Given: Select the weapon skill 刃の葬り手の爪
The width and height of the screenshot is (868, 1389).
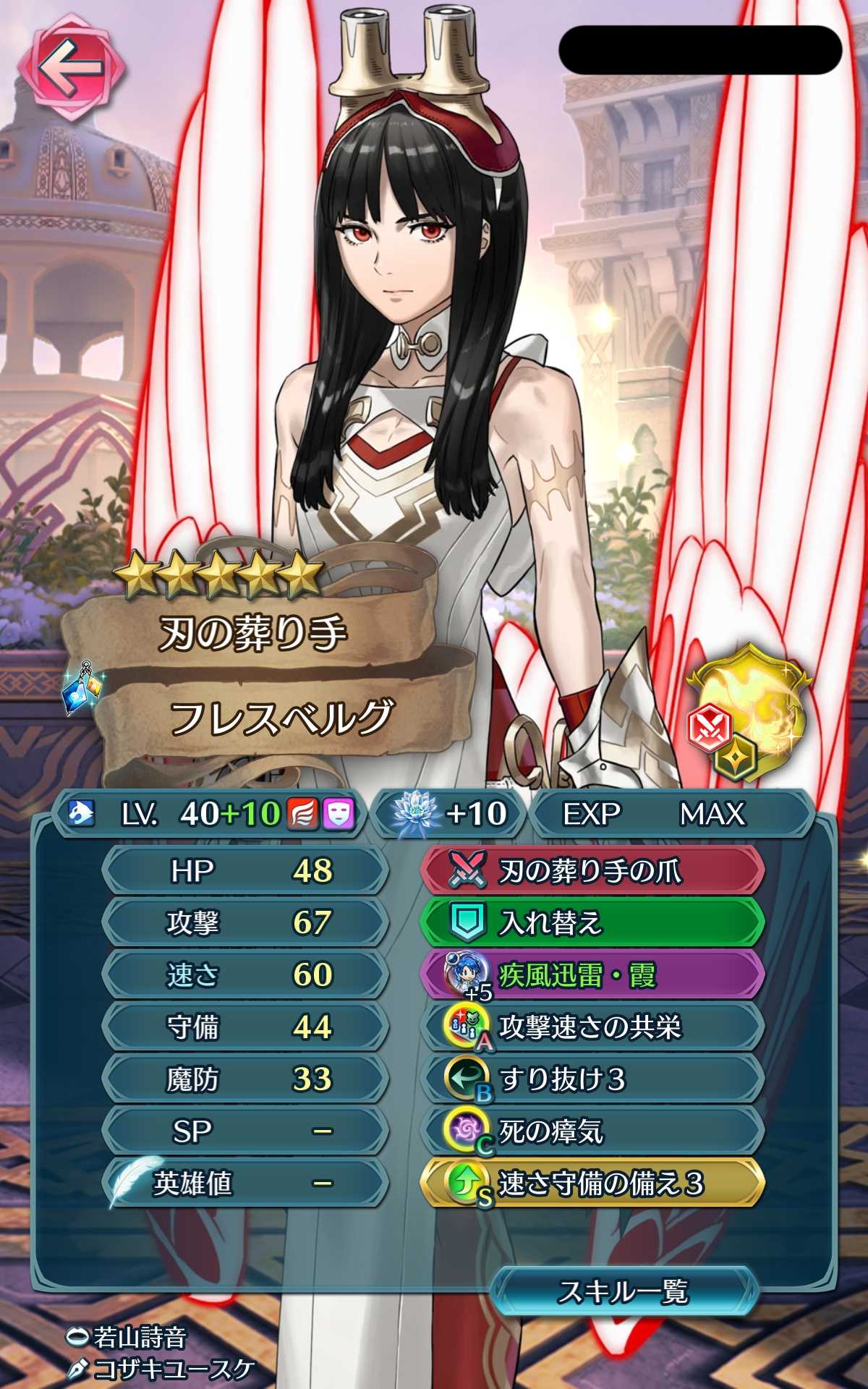Looking at the screenshot, I should (592, 870).
